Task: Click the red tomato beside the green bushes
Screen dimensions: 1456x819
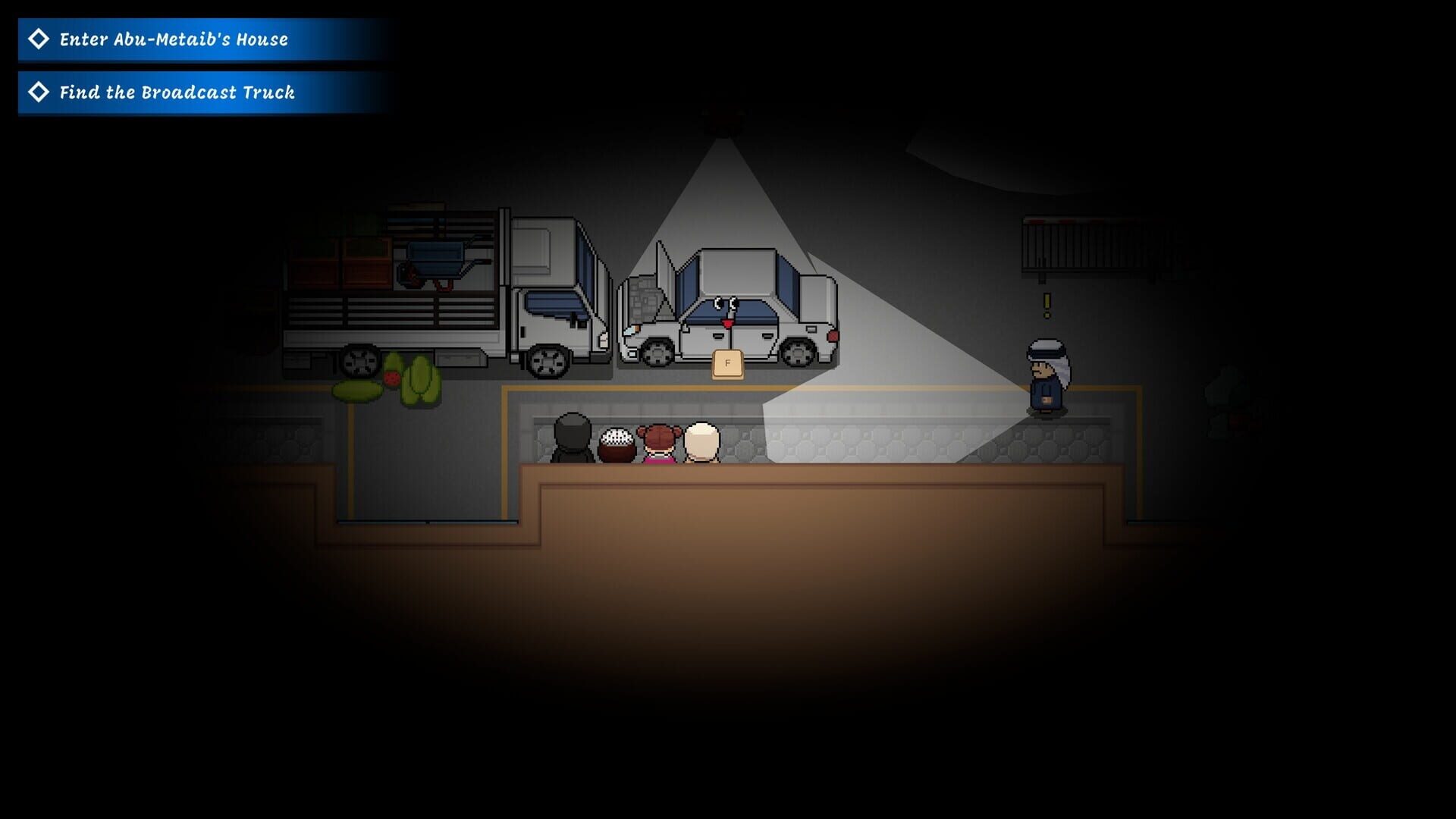Action: pos(391,377)
